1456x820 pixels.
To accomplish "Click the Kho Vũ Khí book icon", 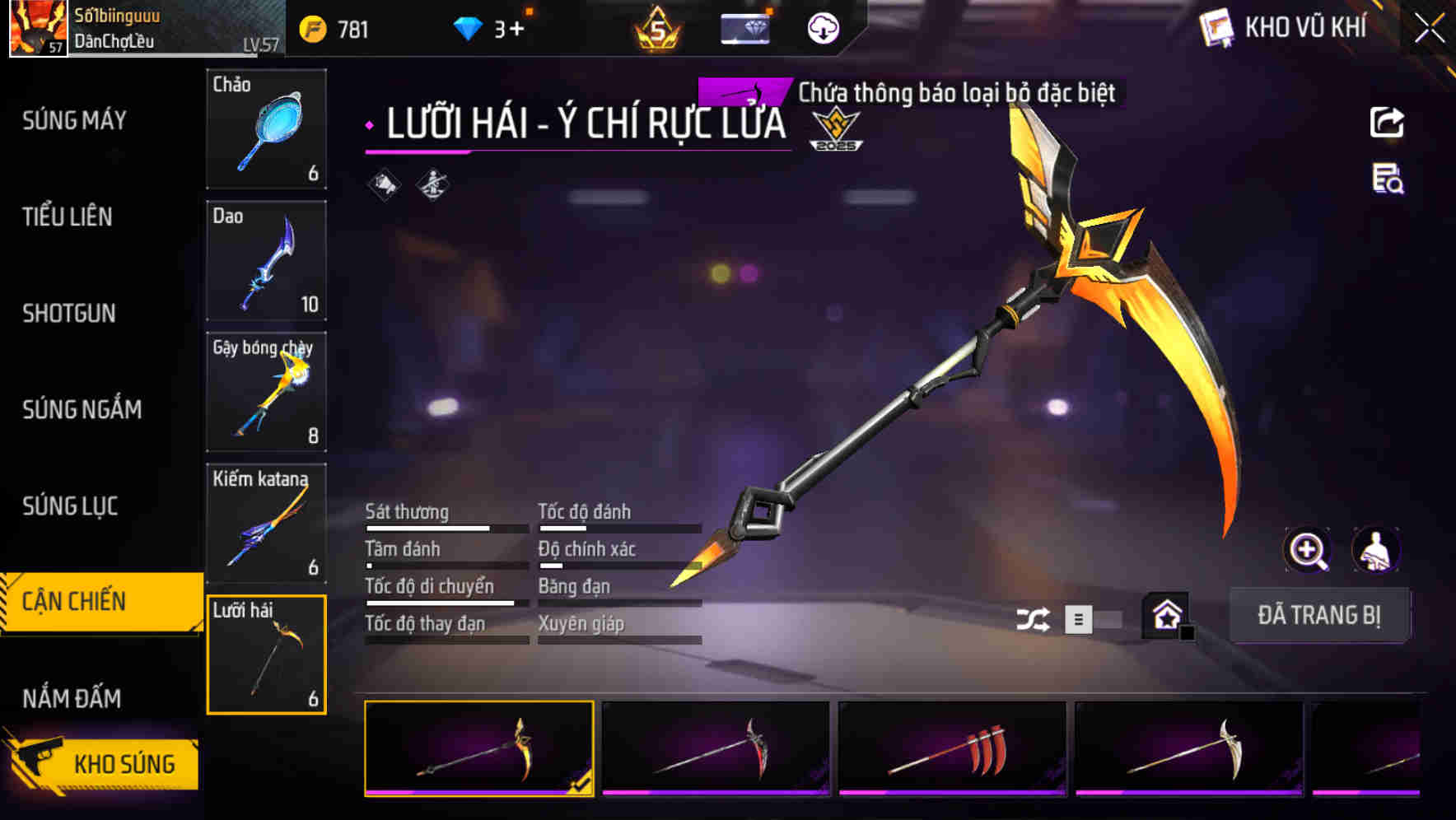I will coord(1217,27).
